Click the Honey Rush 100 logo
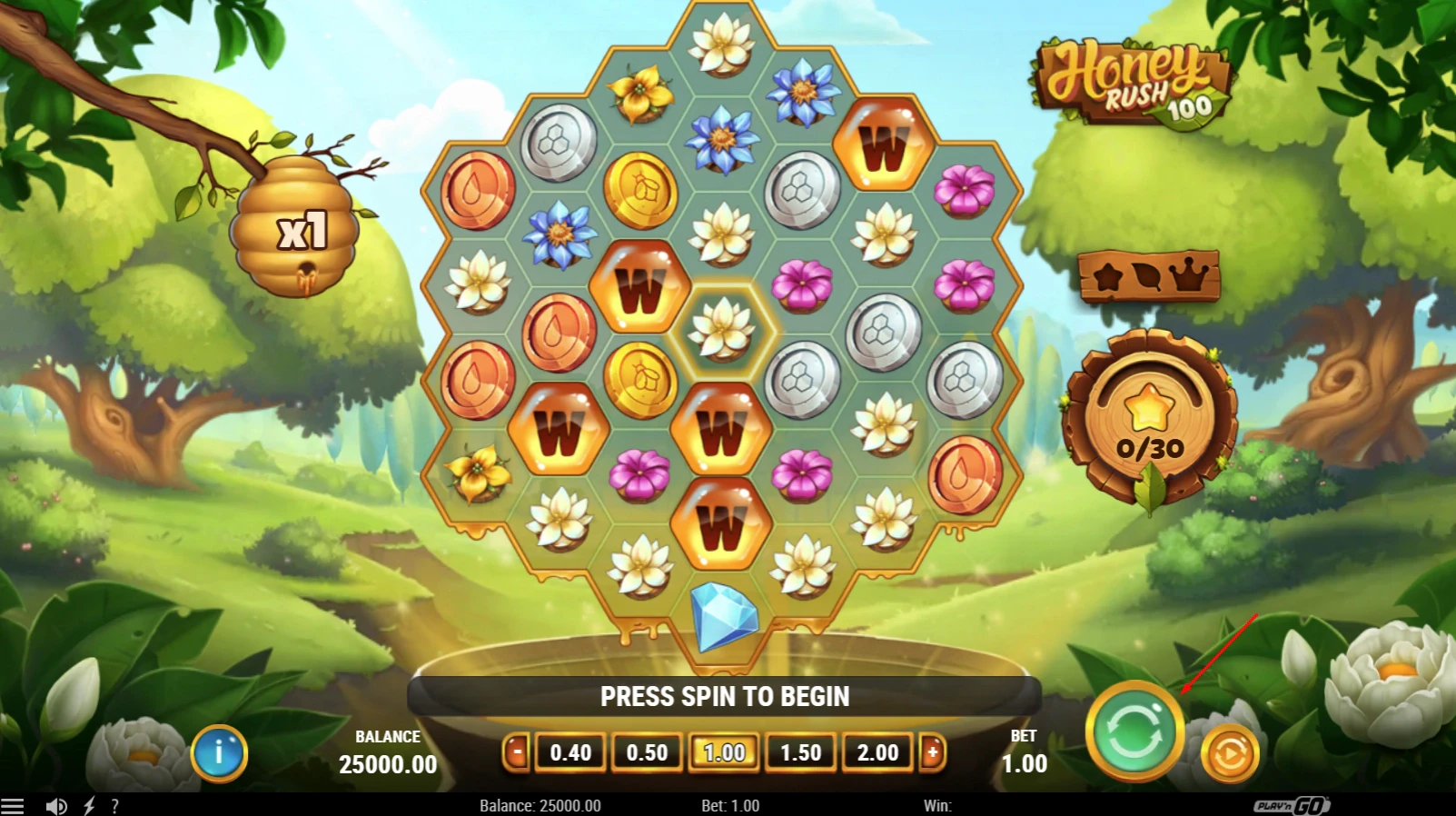Screen dimensions: 1456x816 click(1129, 82)
